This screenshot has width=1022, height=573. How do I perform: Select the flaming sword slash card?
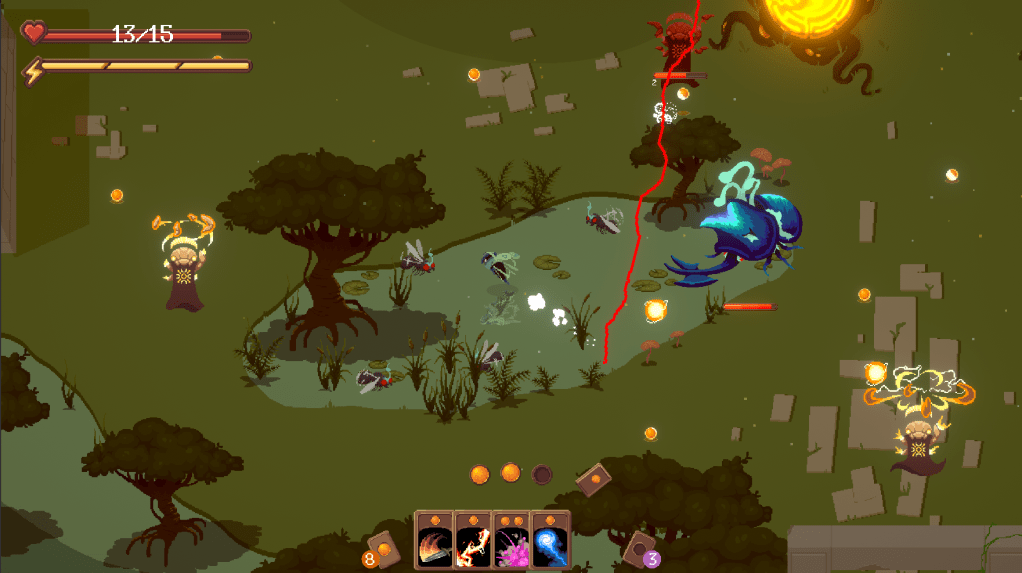434,542
